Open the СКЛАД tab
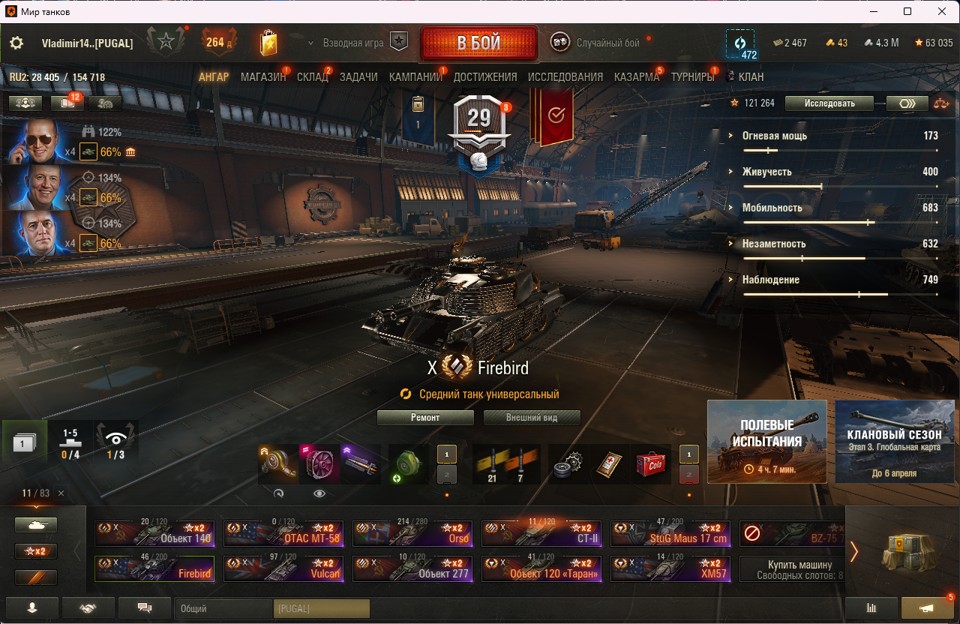Image resolution: width=960 pixels, height=624 pixels. pos(312,77)
